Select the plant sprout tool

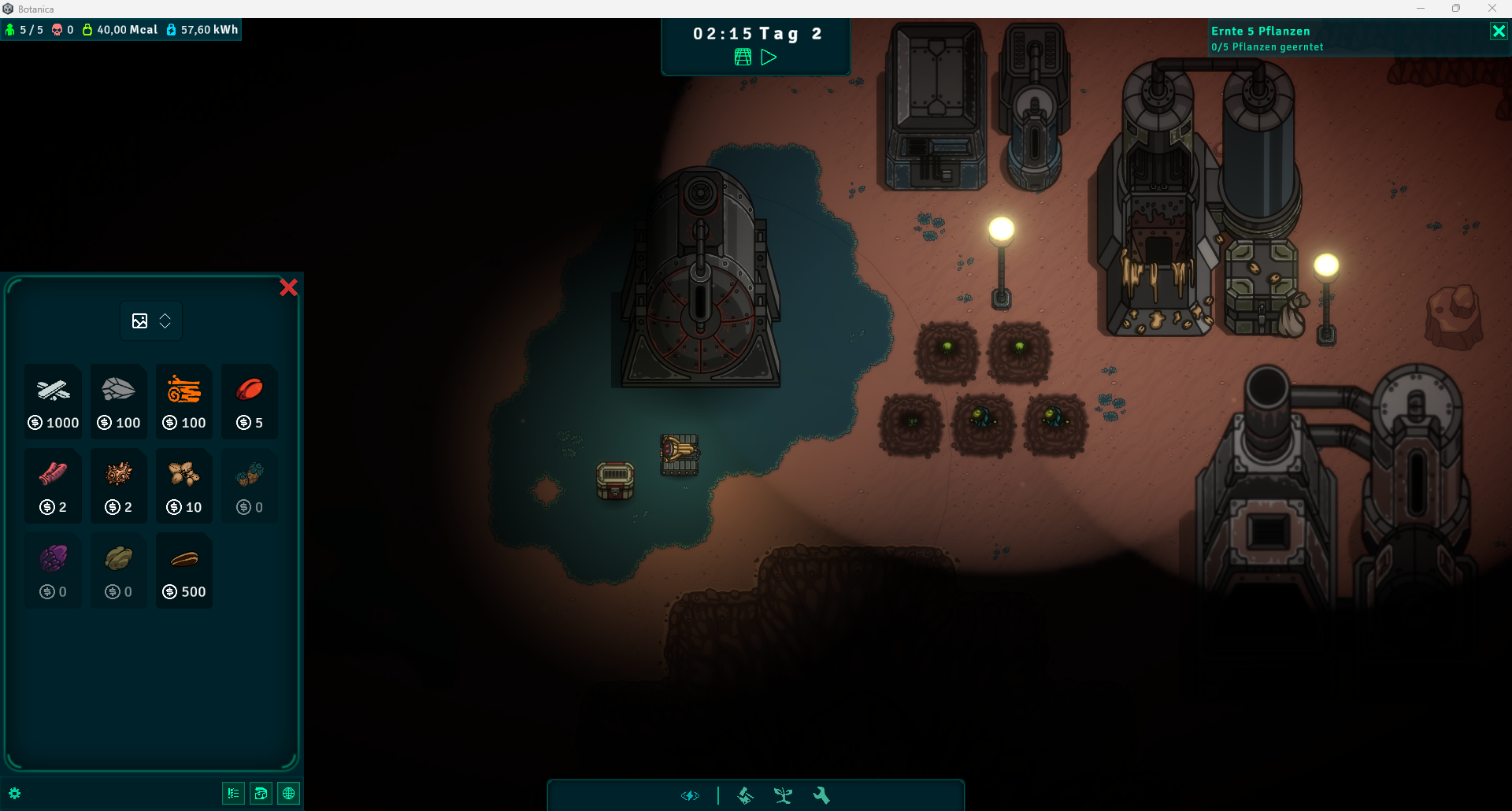(783, 796)
